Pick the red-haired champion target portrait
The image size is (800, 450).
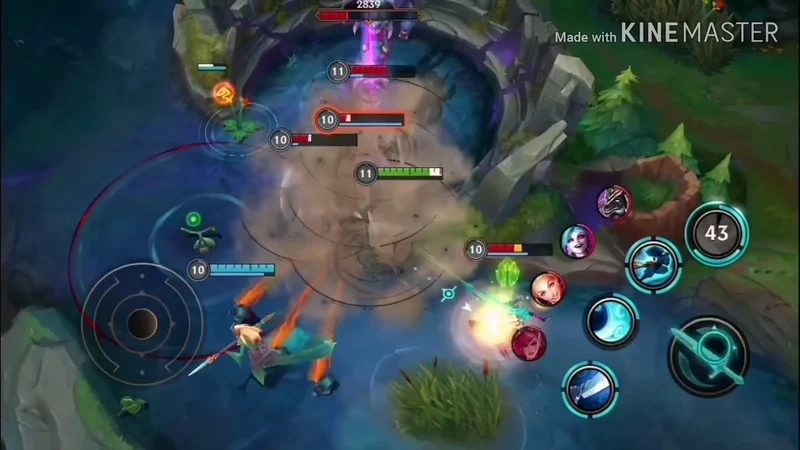[529, 343]
